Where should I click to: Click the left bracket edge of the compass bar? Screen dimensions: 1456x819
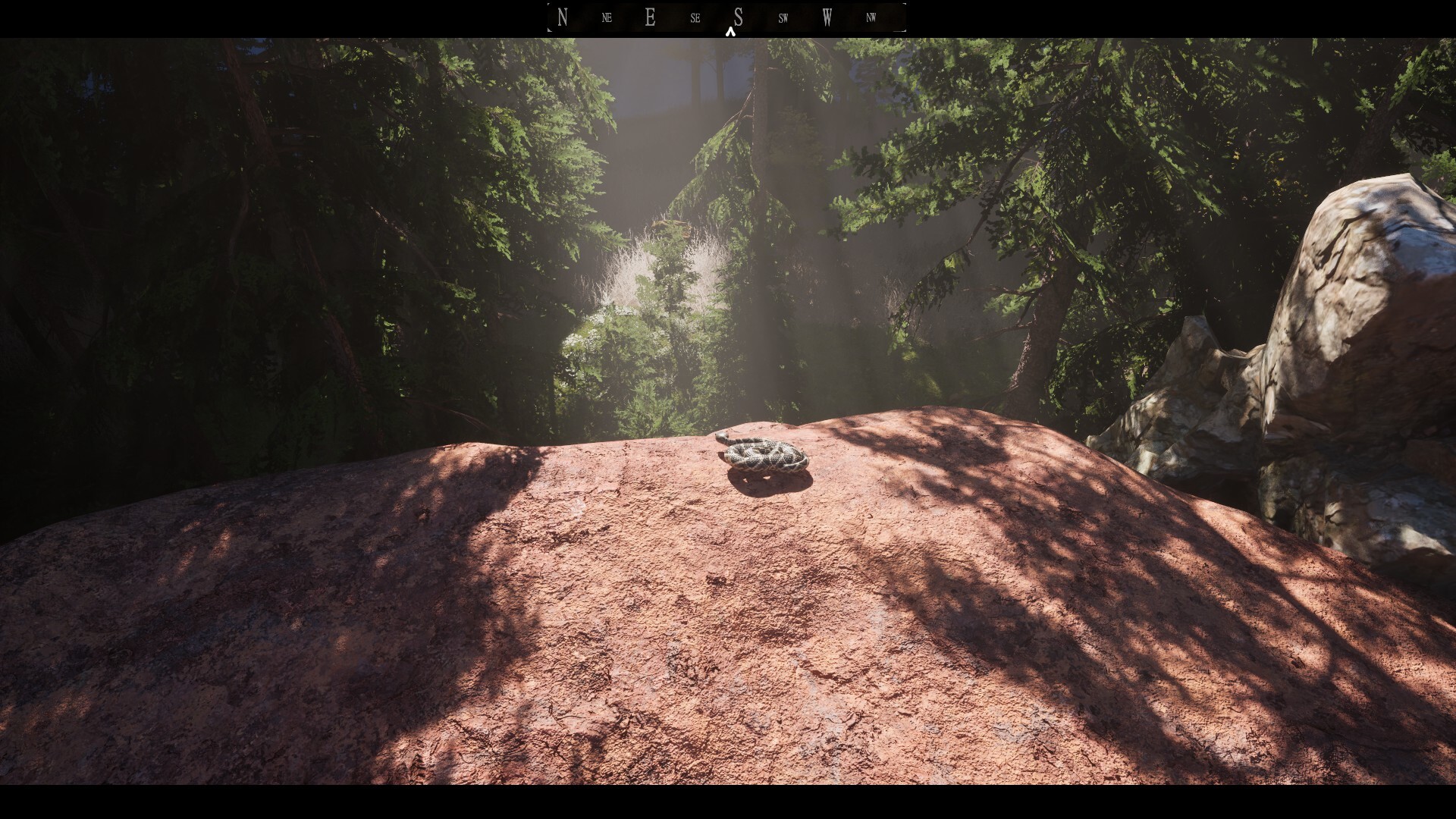pos(549,17)
